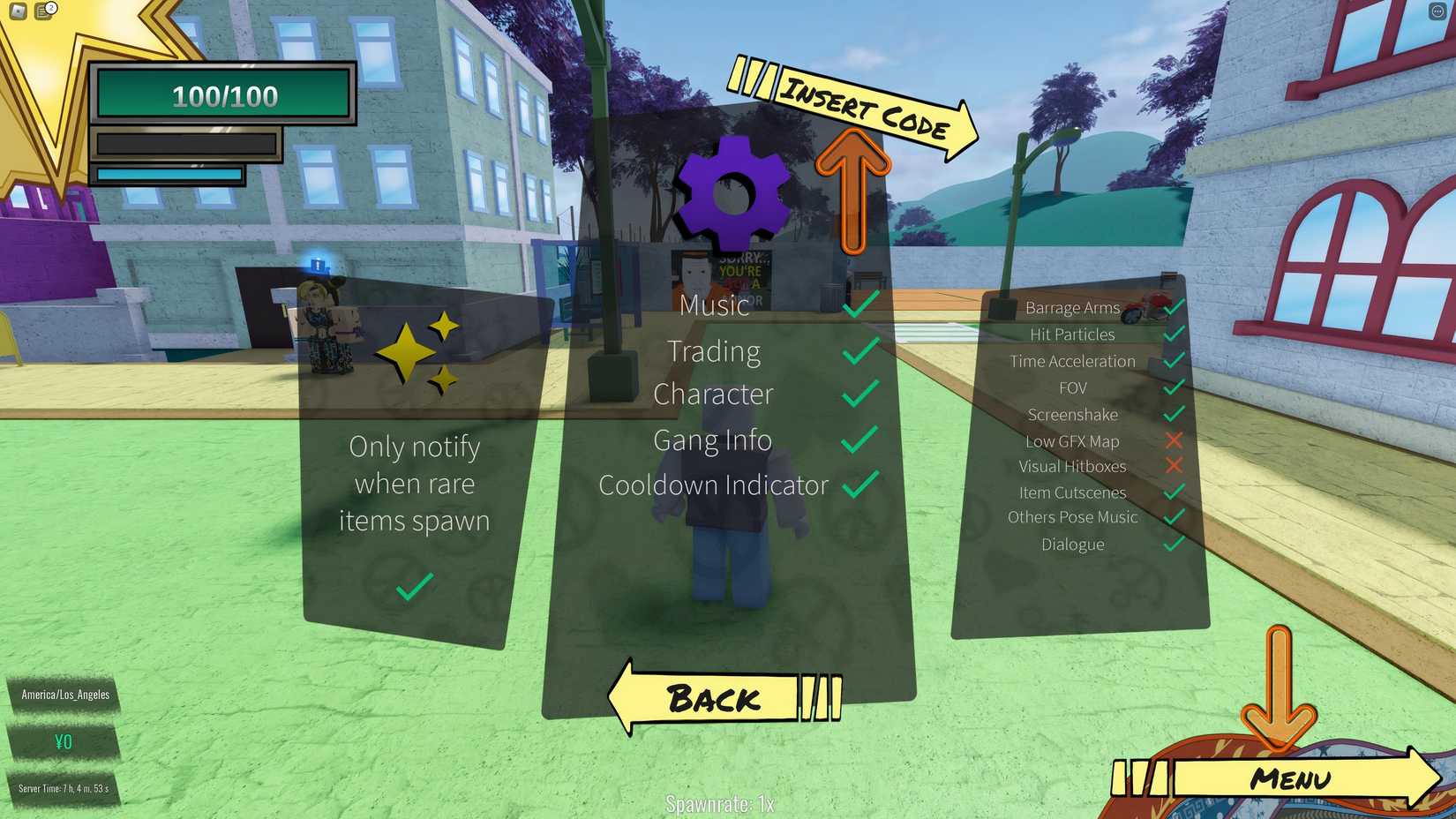Click the gold sparkles icon above rare item notice
The width and height of the screenshot is (1456, 819).
tap(415, 351)
